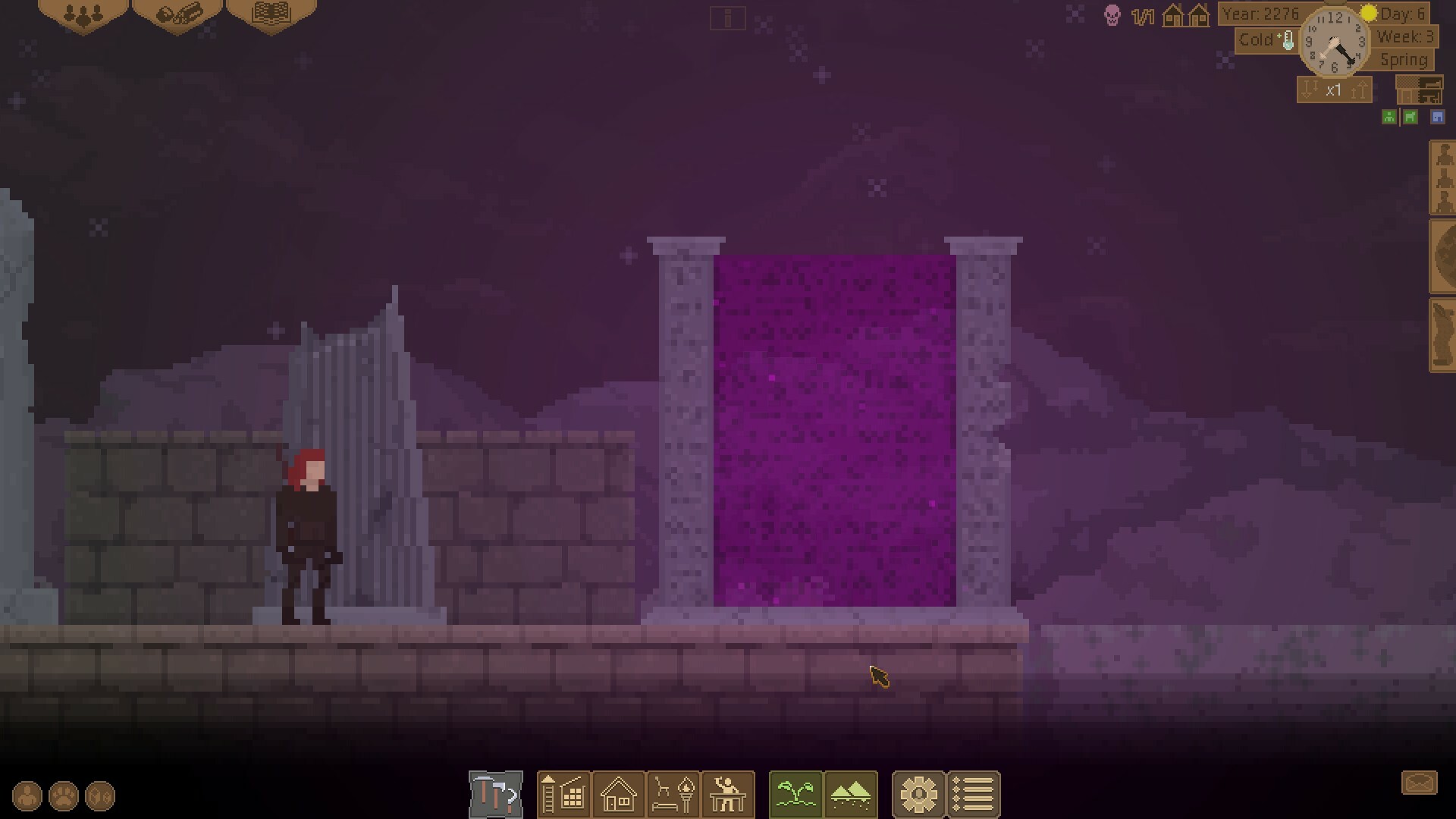Open the structures building menu
1456x819 pixels.
564,795
